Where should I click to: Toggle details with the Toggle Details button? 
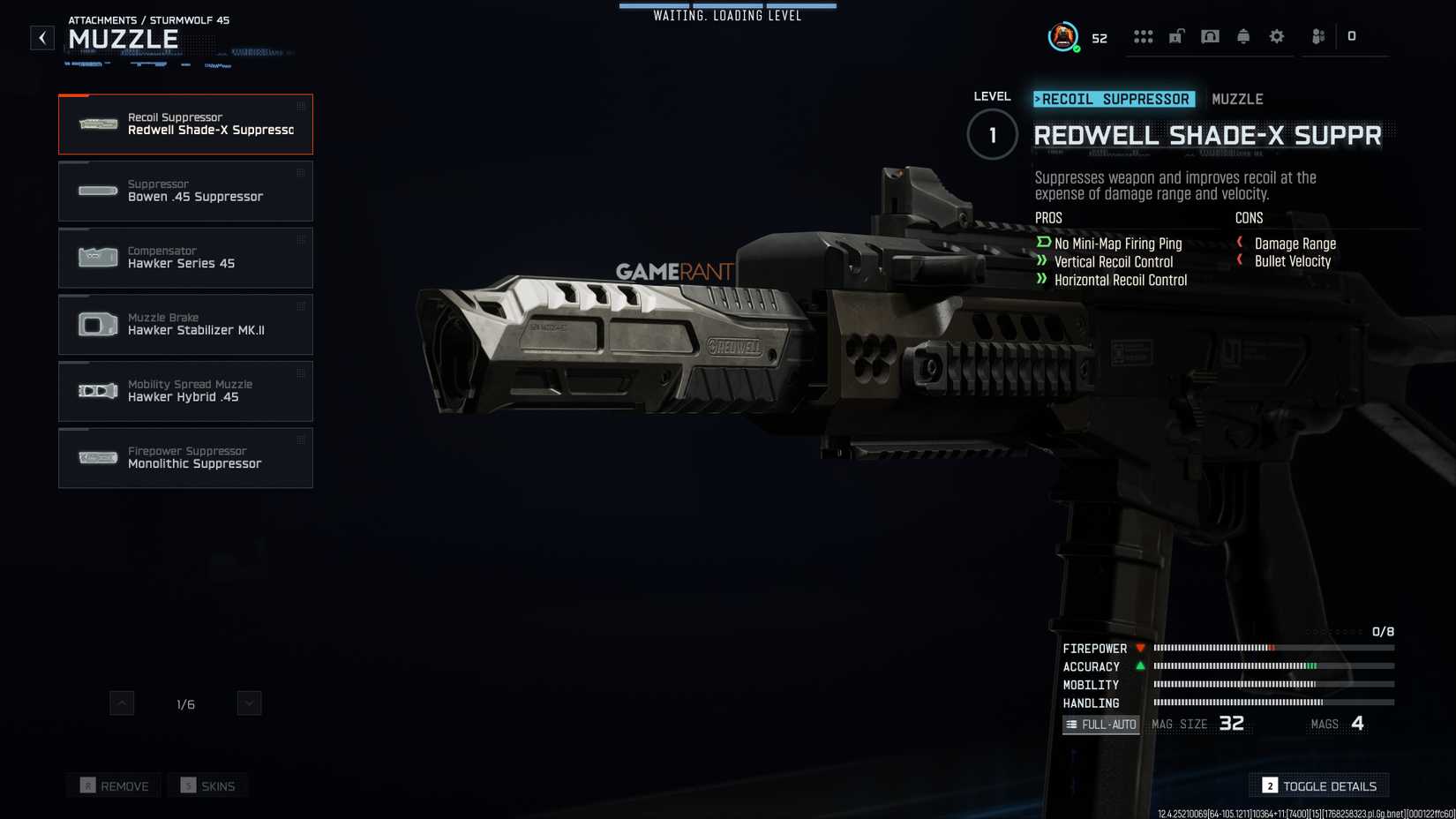pos(1318,785)
